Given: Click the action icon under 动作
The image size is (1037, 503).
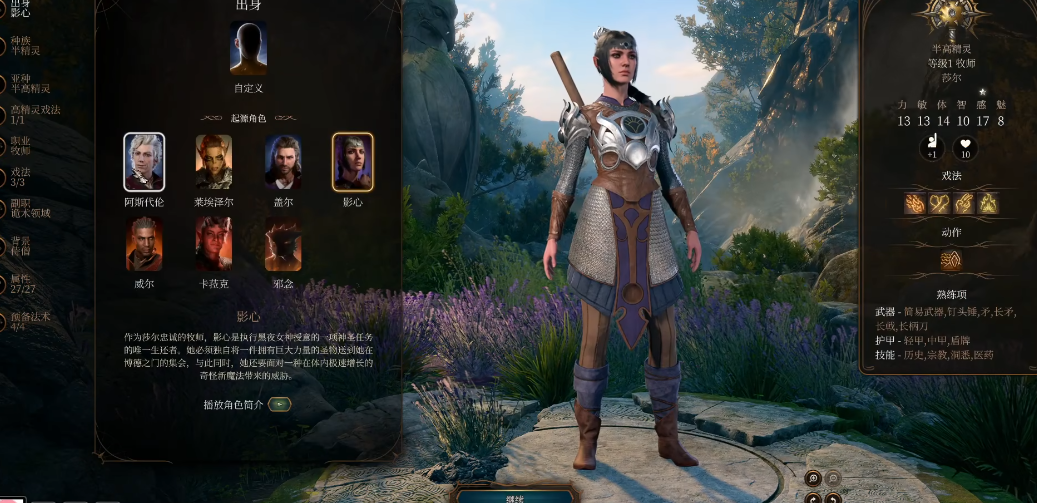Looking at the screenshot, I should 950,260.
